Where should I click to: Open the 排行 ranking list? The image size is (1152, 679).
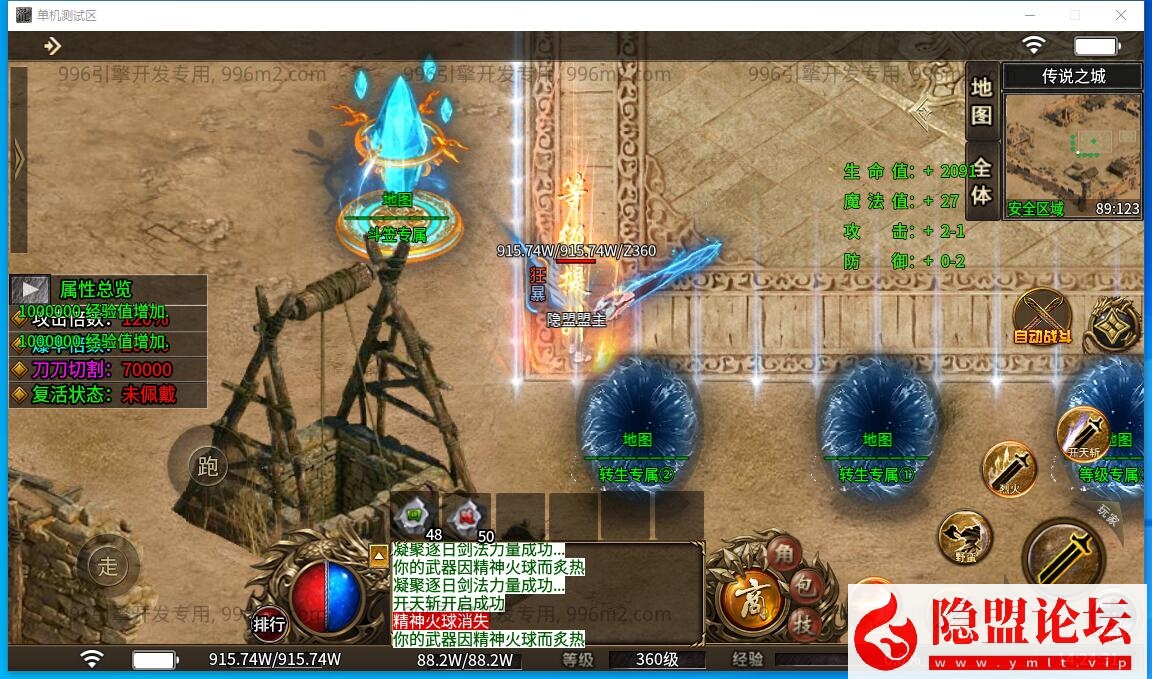point(269,624)
